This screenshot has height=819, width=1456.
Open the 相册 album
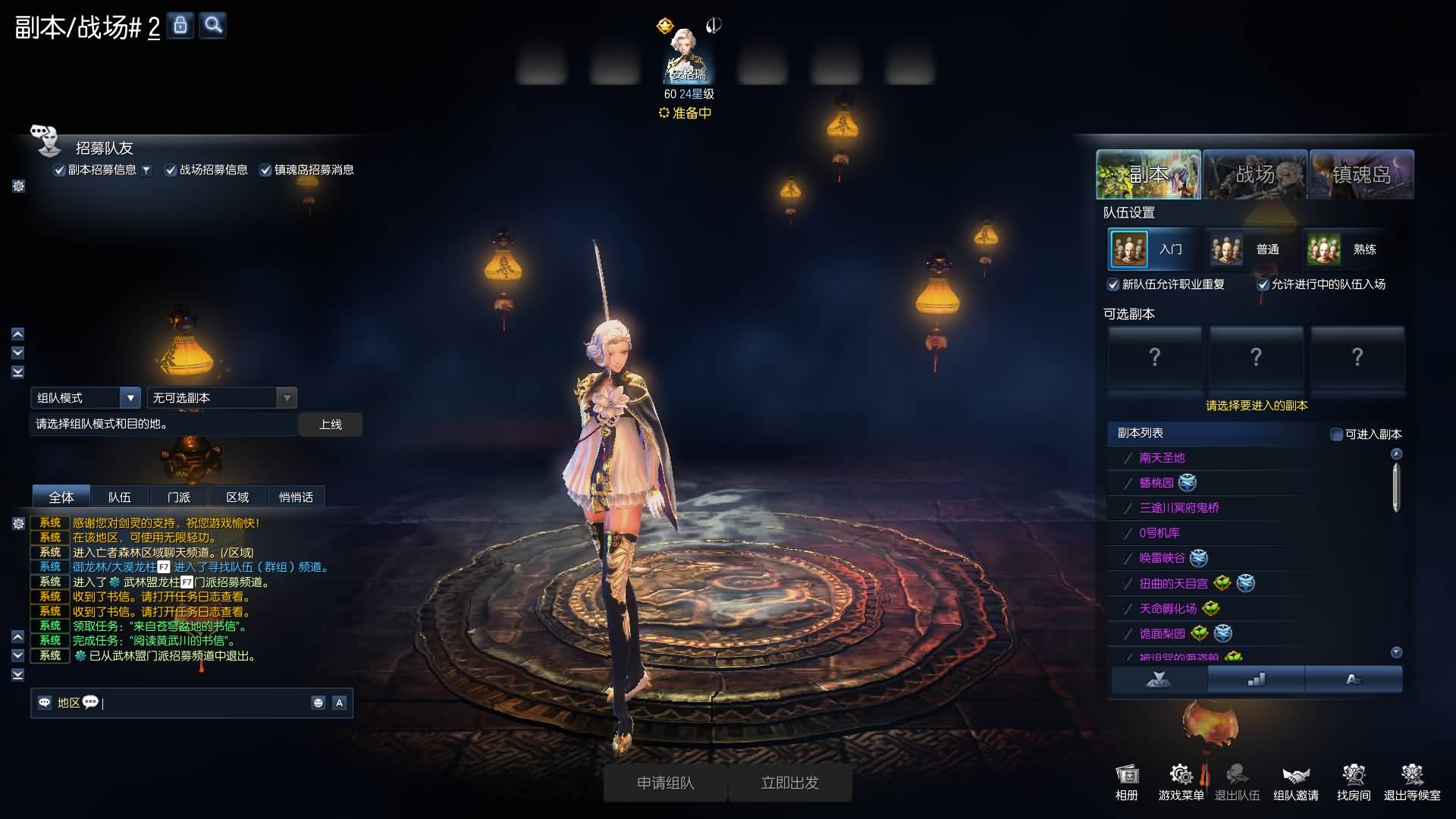point(1127,782)
